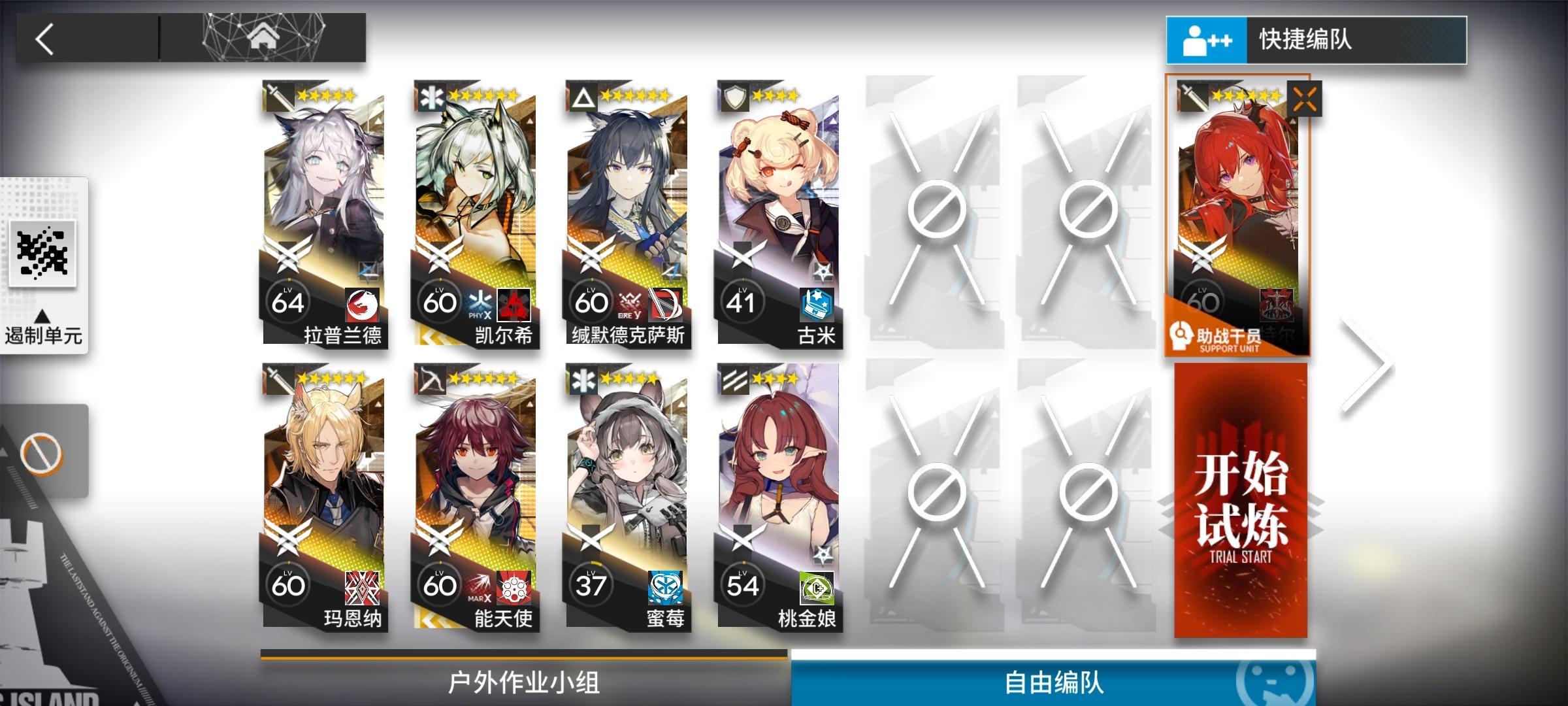The image size is (1568, 706).
Task: Select the 户外作业小组 tab
Action: 523,684
